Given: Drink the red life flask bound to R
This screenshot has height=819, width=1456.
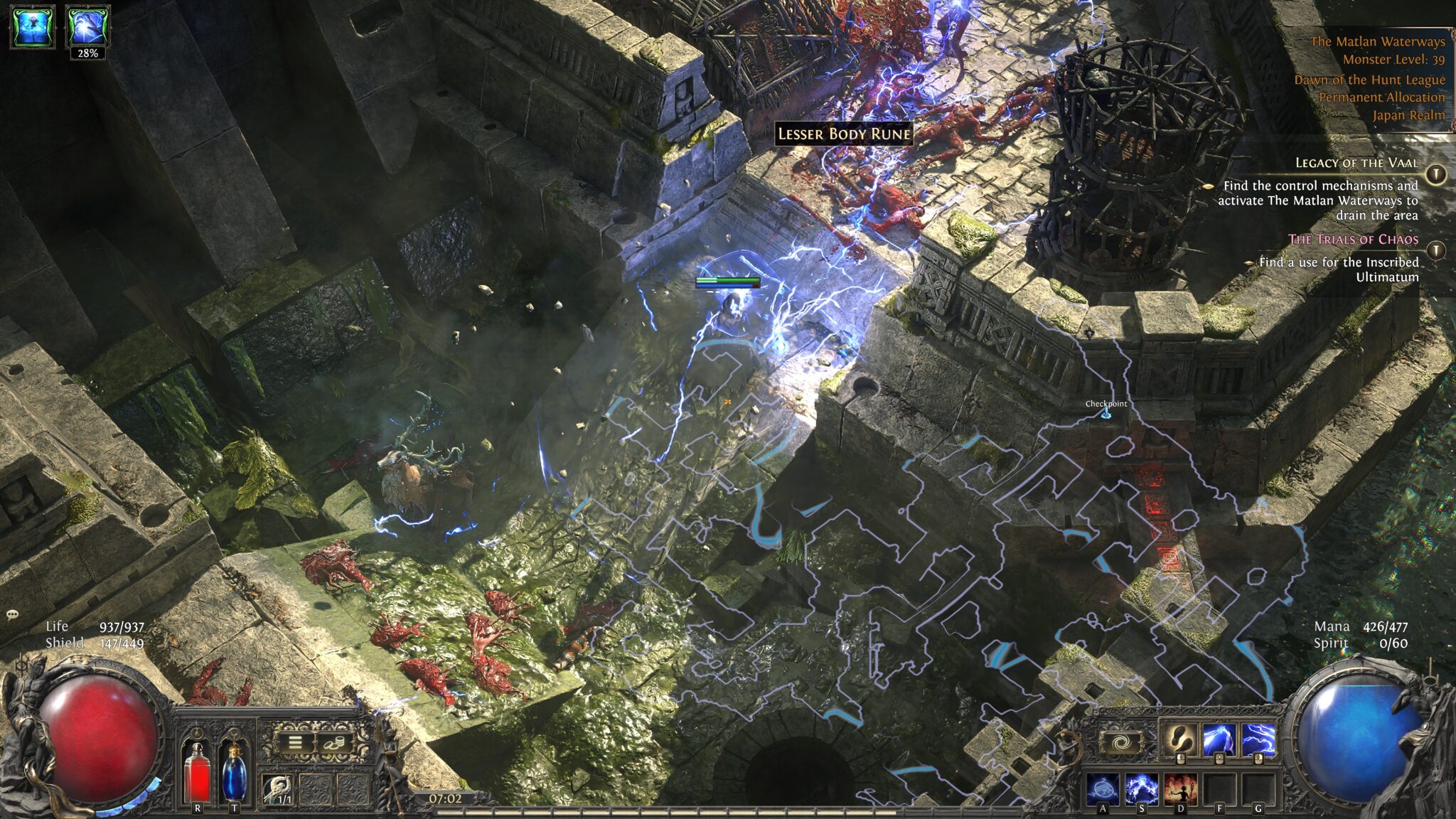Looking at the screenshot, I should (x=198, y=775).
